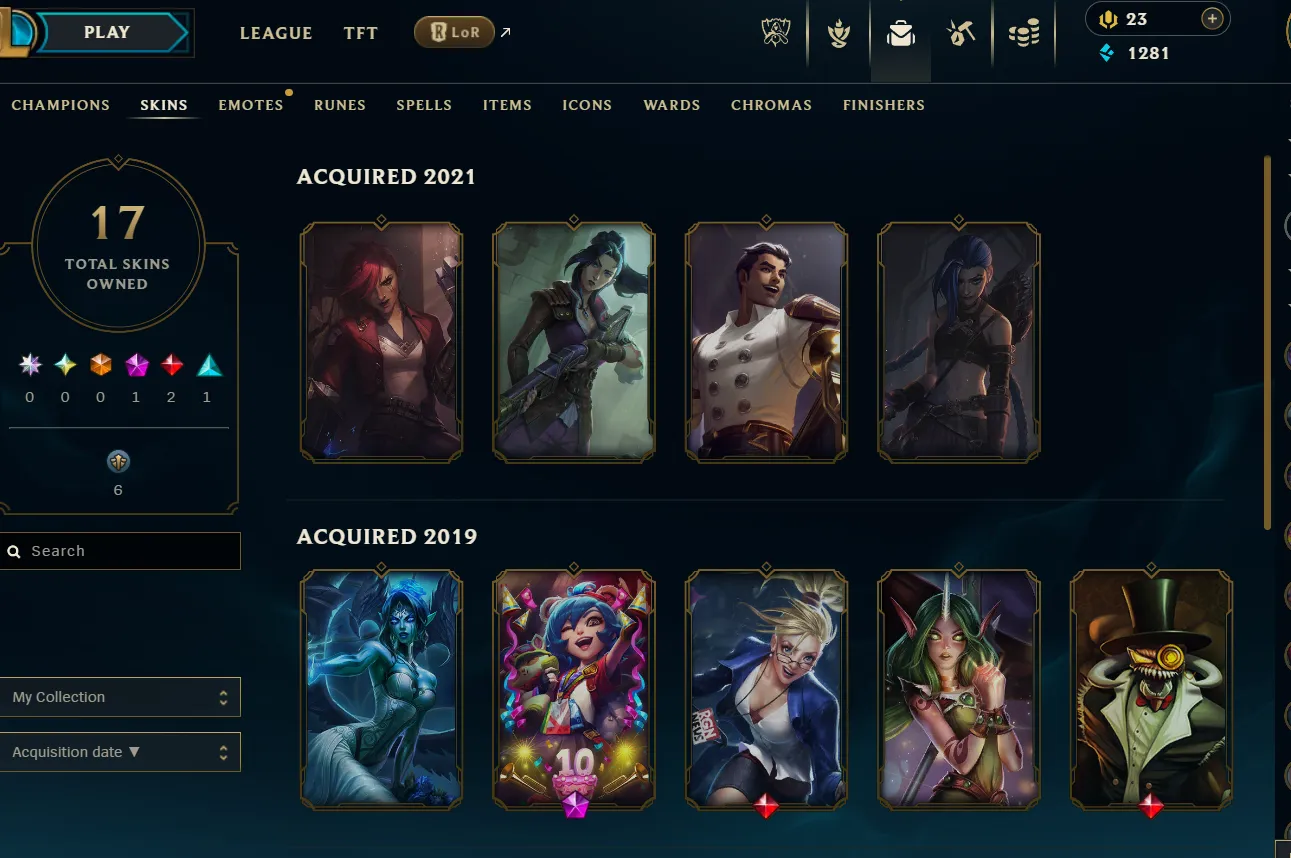The width and height of the screenshot is (1291, 858).
Task: Select the birthday Jinx skin card
Action: 573,688
